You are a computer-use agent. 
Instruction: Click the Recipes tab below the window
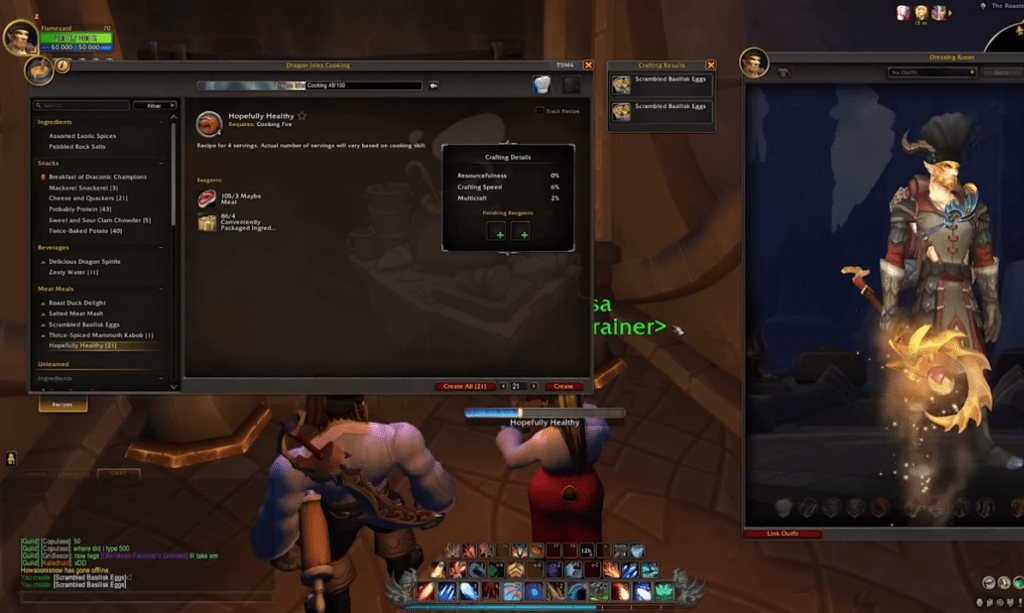point(62,405)
